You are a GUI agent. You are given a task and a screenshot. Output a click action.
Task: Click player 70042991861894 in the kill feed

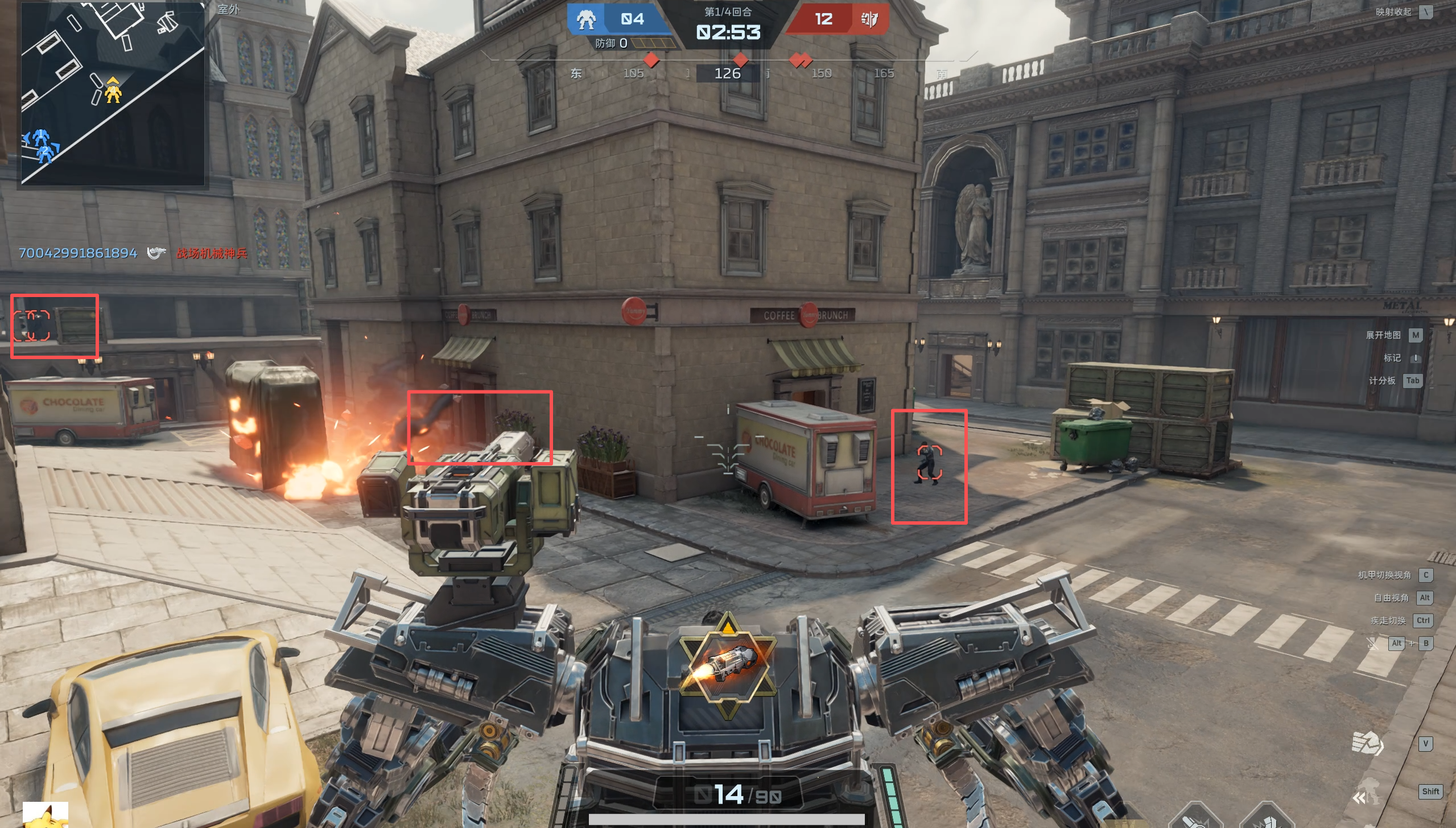[x=78, y=253]
